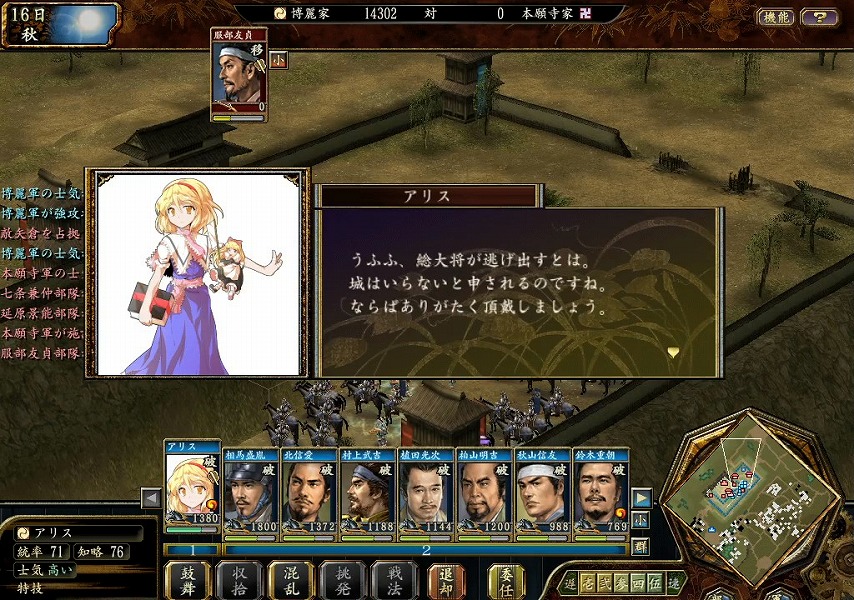This screenshot has width=854, height=600.
Task: Toggle the 群 group button
Action: coord(641,546)
